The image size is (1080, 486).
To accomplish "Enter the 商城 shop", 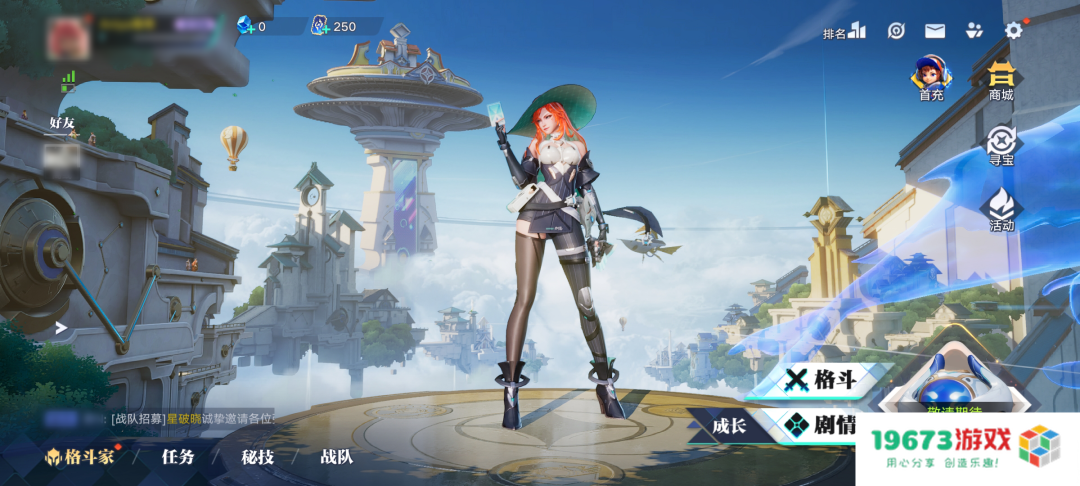I will [x=1000, y=79].
